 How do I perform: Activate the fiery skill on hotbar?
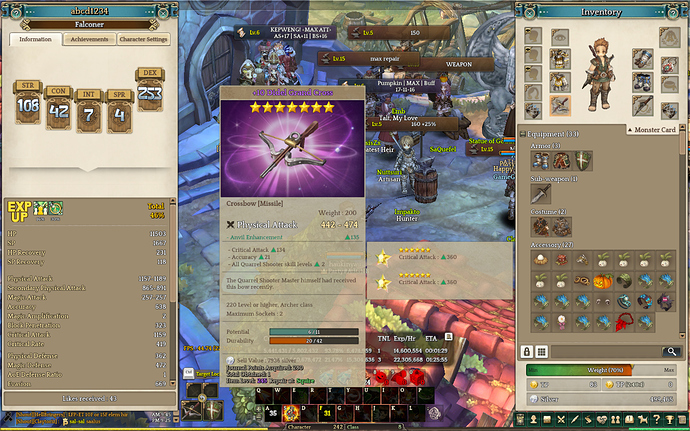[292, 411]
